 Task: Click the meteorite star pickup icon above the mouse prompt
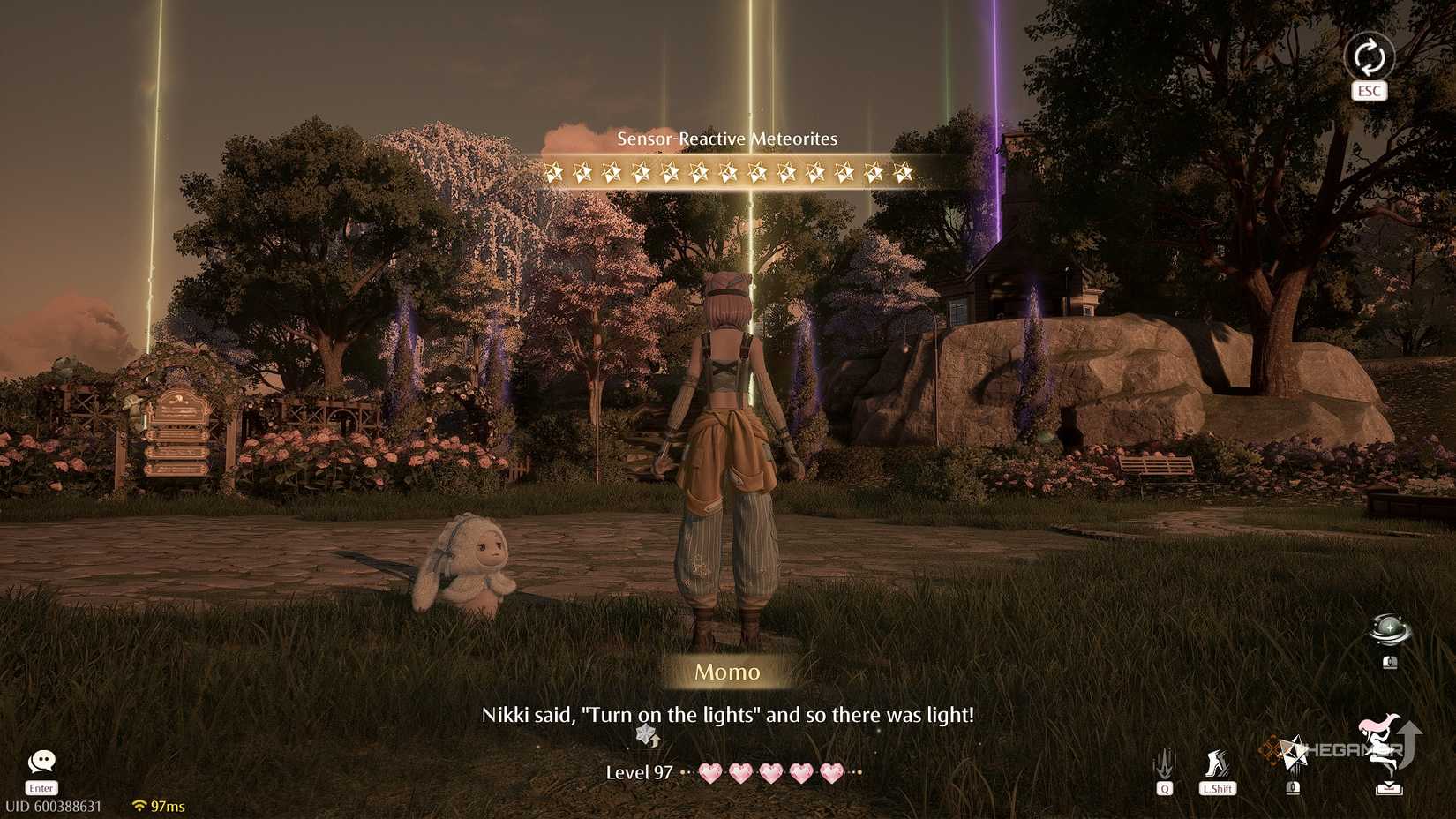(x=1294, y=750)
